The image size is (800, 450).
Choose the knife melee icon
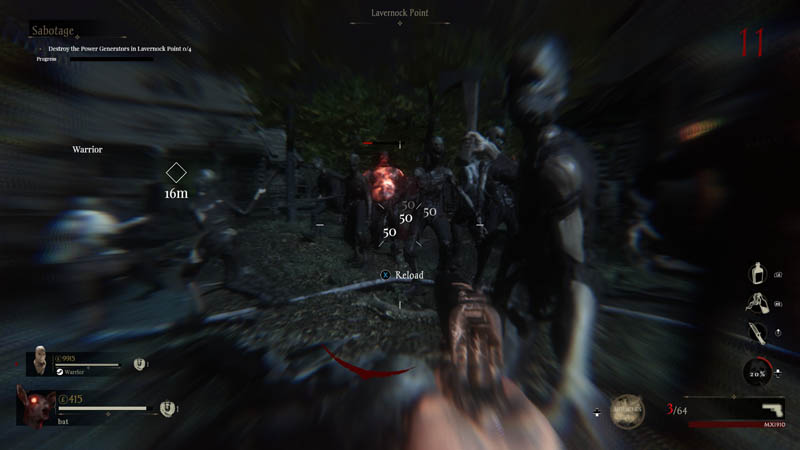coord(756,333)
